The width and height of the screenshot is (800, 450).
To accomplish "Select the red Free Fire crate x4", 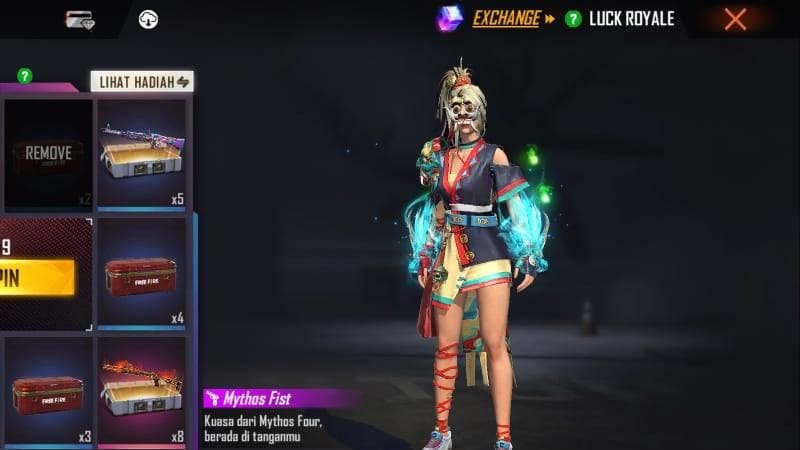I will 142,272.
